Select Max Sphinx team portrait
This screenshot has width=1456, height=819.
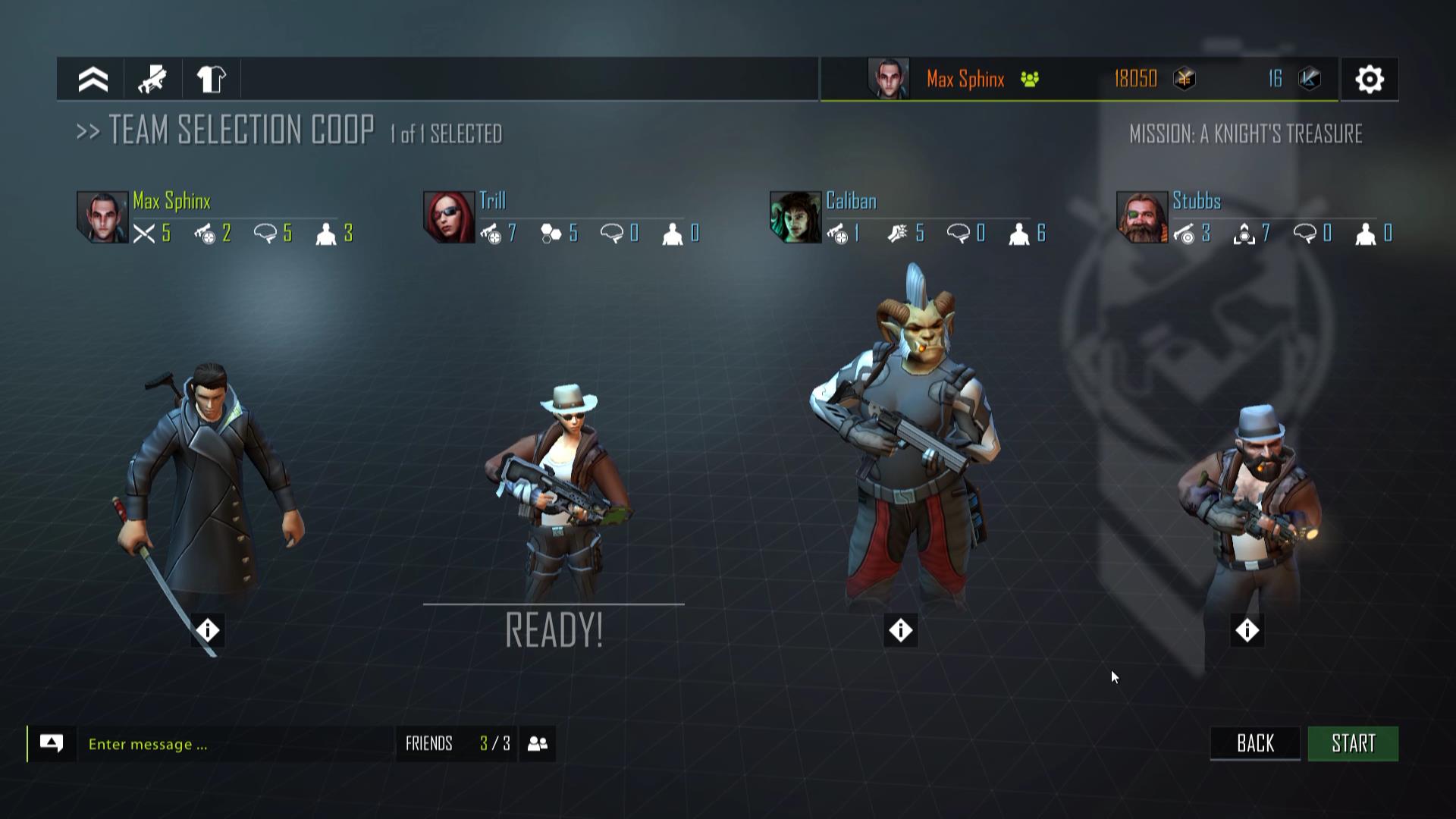pos(102,217)
